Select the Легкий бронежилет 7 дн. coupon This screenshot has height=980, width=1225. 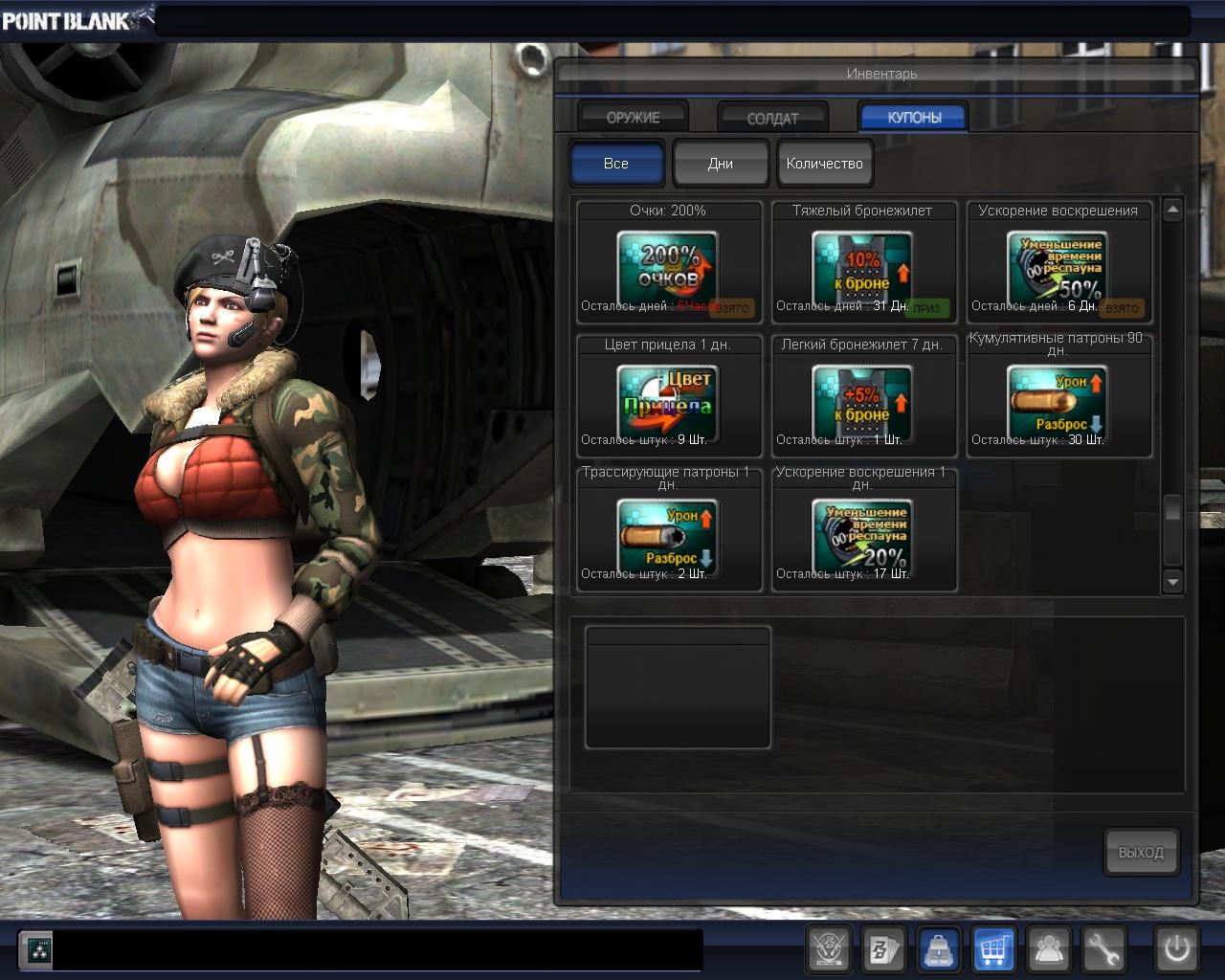tap(863, 397)
